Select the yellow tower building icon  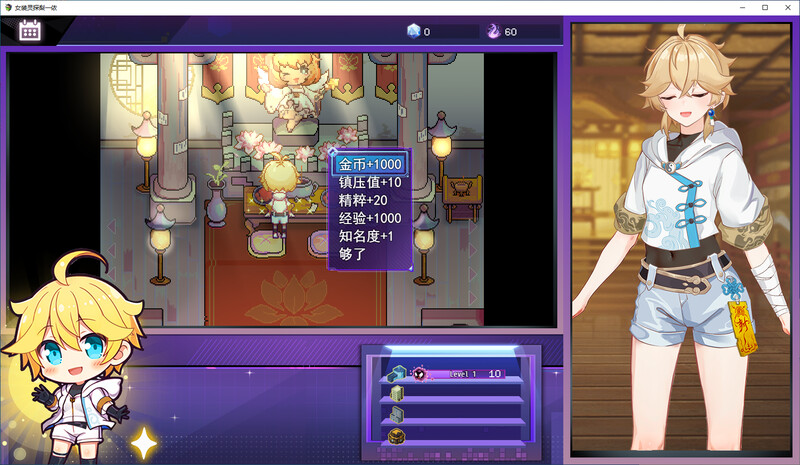pyautogui.click(x=396, y=394)
